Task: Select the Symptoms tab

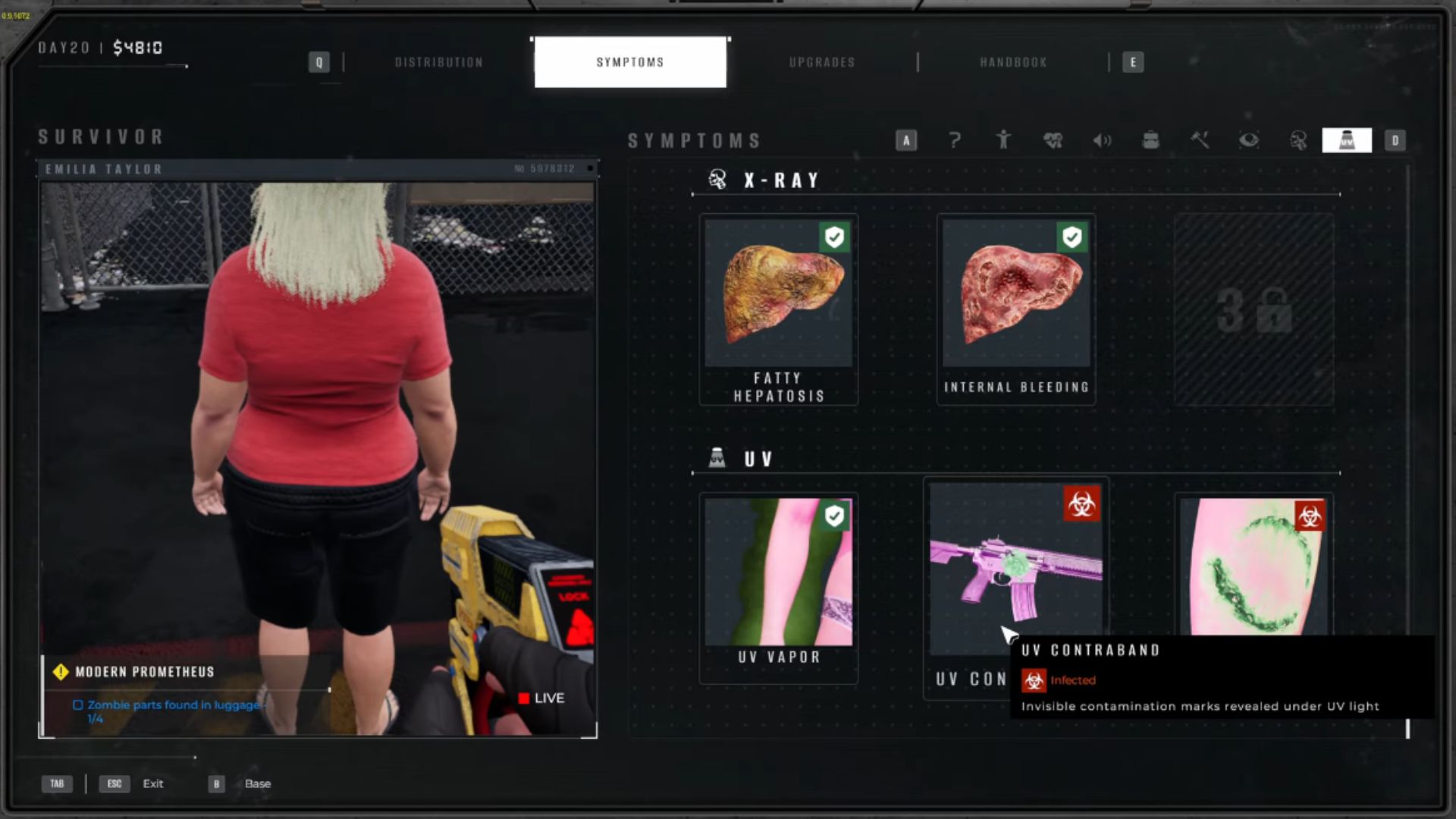Action: coord(629,62)
